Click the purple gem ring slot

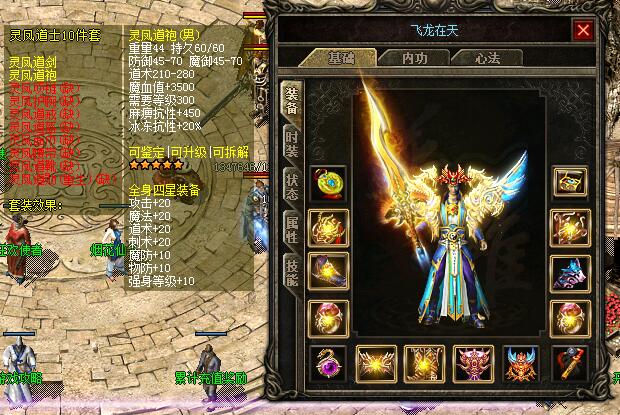click(x=327, y=362)
